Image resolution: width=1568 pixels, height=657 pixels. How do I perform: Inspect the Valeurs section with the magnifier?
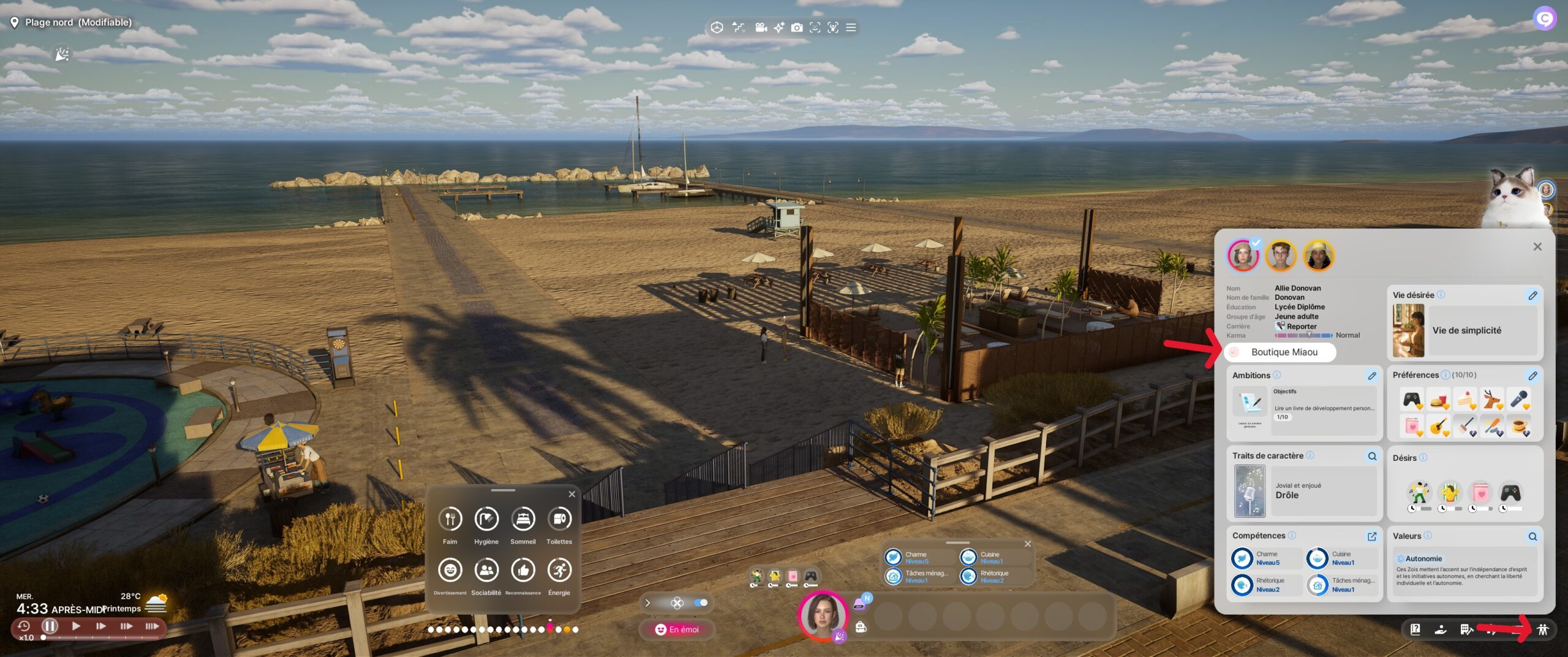(1532, 536)
